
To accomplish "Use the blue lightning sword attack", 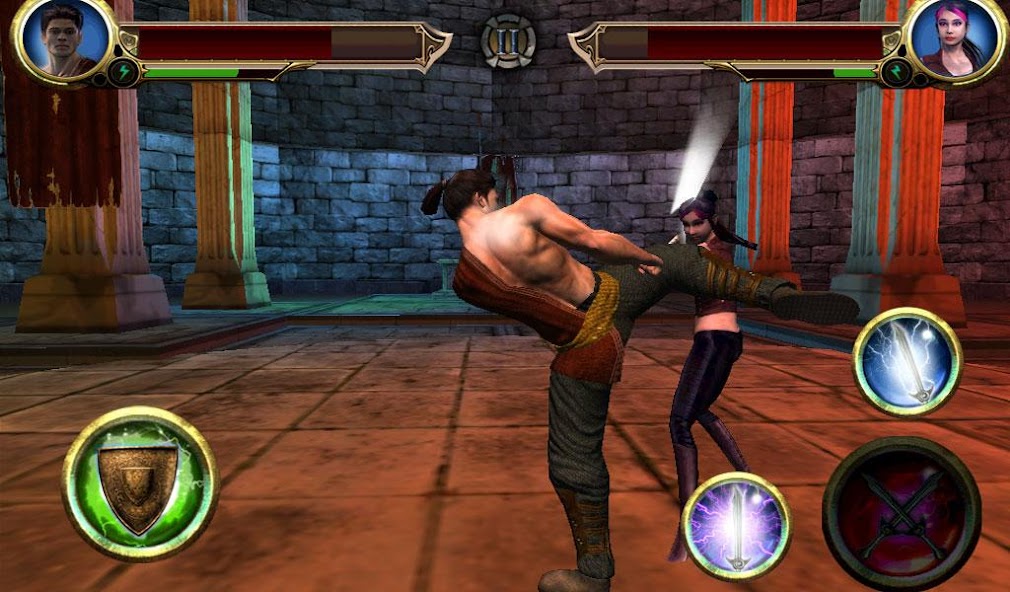I will pyautogui.click(x=907, y=361).
